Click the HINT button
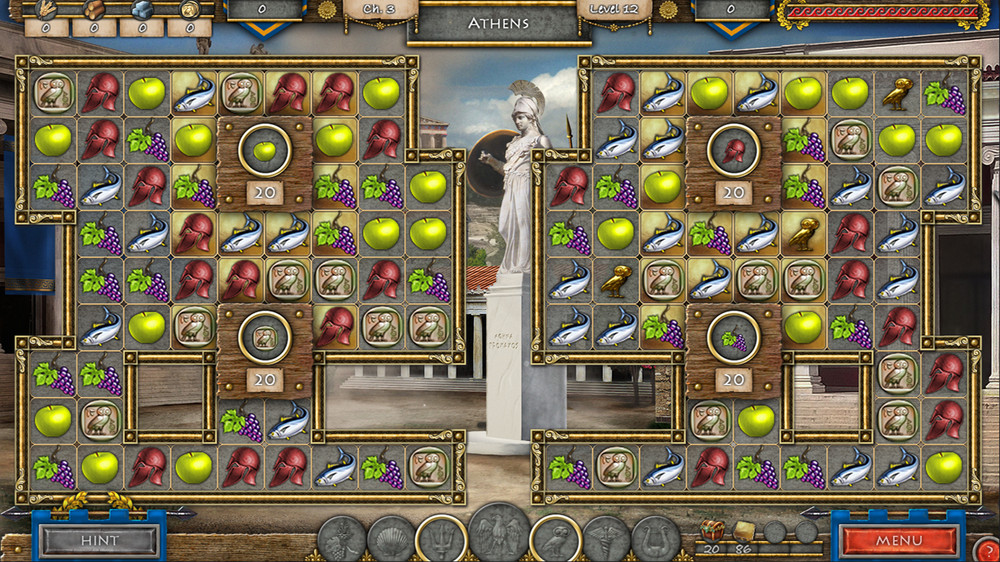Image resolution: width=1000 pixels, height=562 pixels. [99, 541]
